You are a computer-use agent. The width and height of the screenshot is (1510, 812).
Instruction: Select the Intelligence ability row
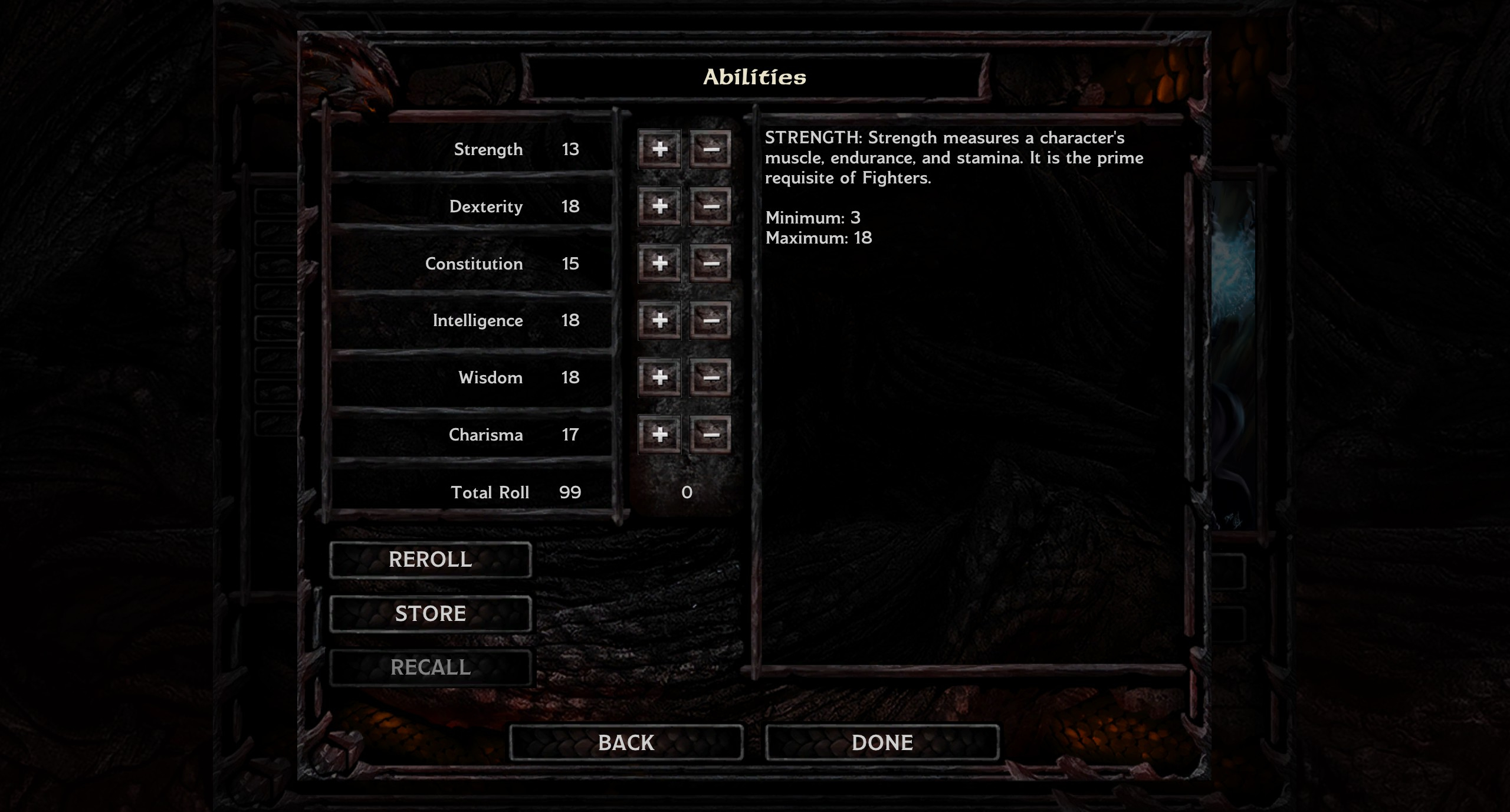point(472,320)
